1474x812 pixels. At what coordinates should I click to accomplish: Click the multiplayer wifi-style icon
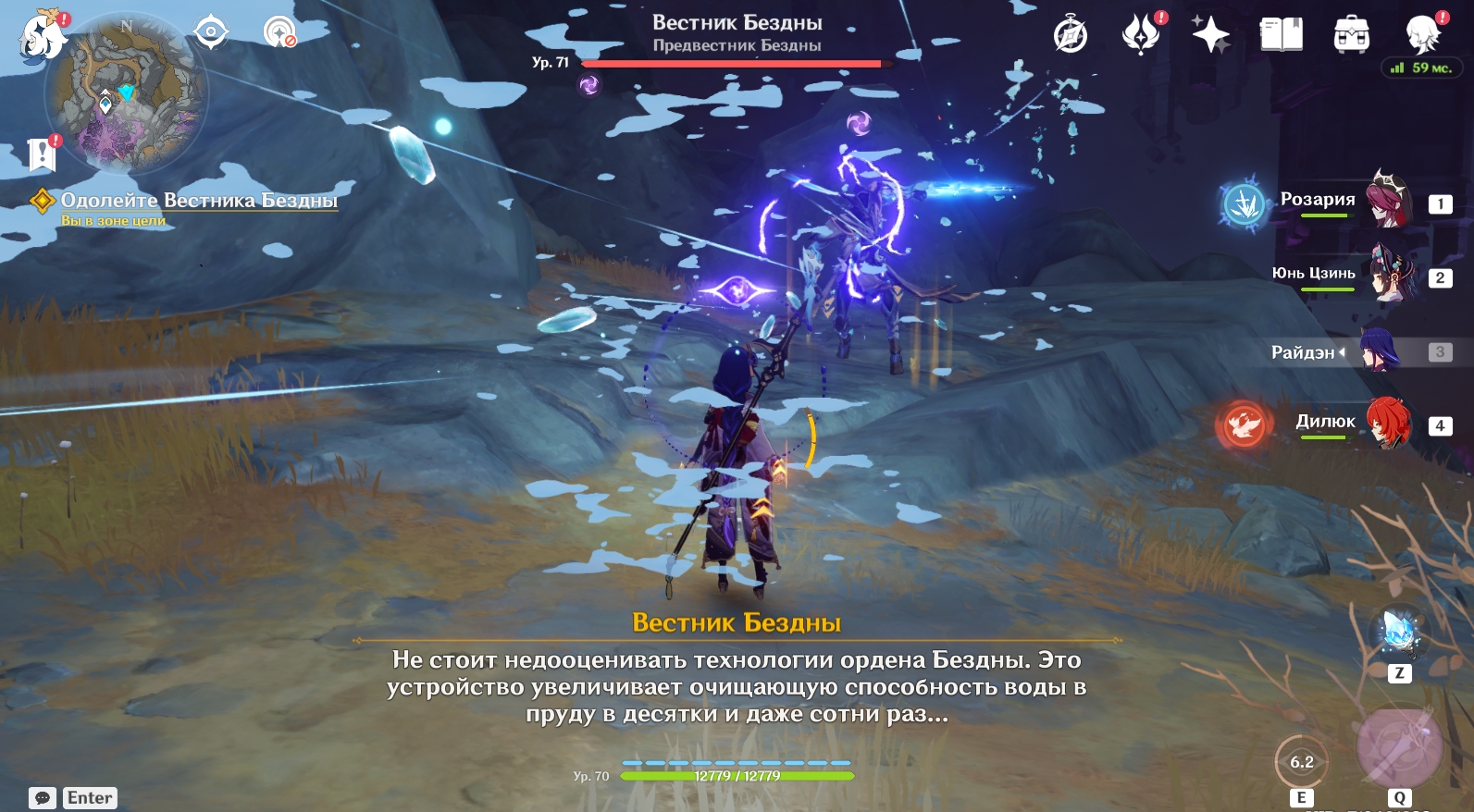(x=279, y=33)
